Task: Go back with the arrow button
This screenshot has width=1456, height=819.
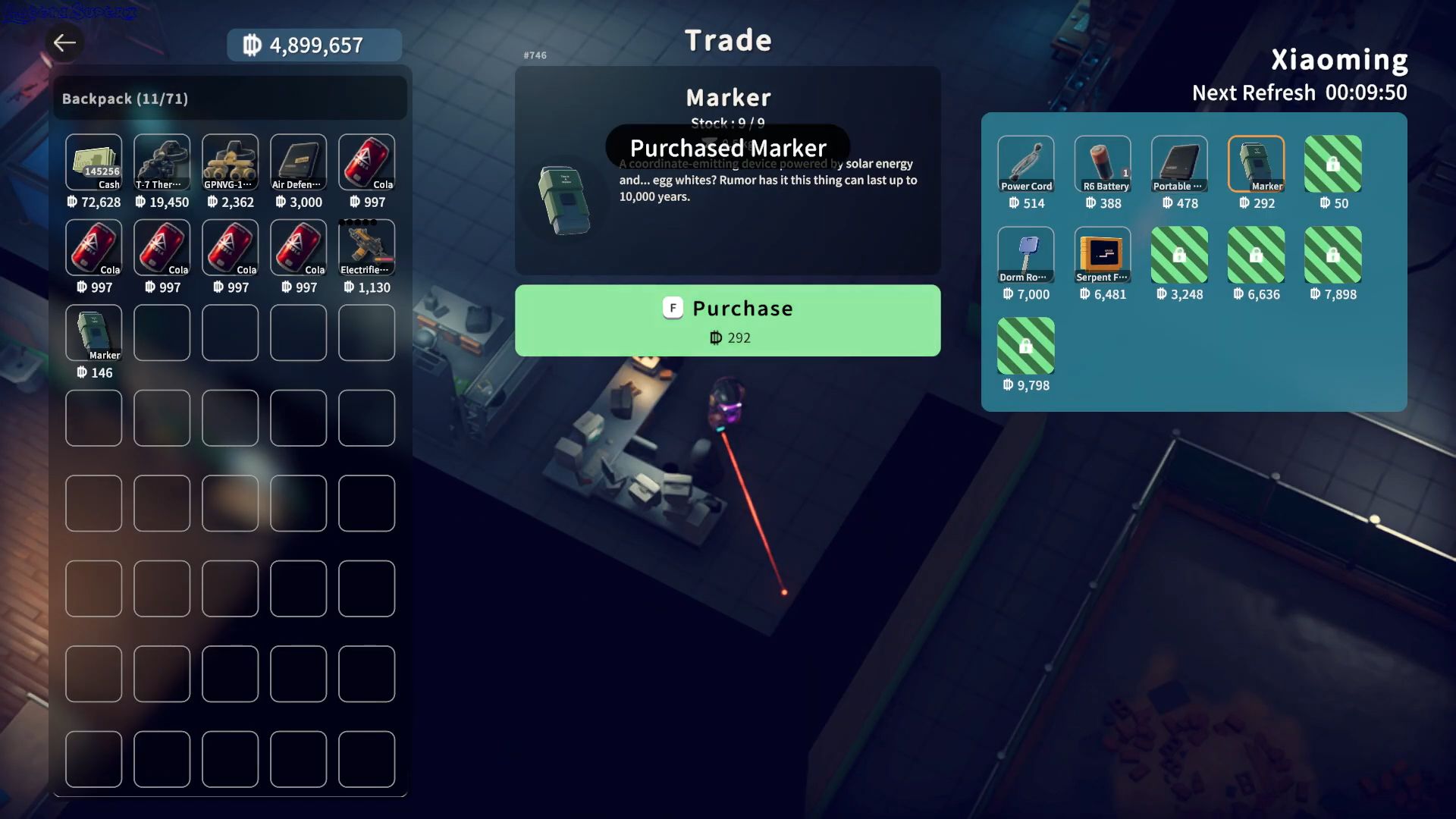Action: click(x=64, y=42)
